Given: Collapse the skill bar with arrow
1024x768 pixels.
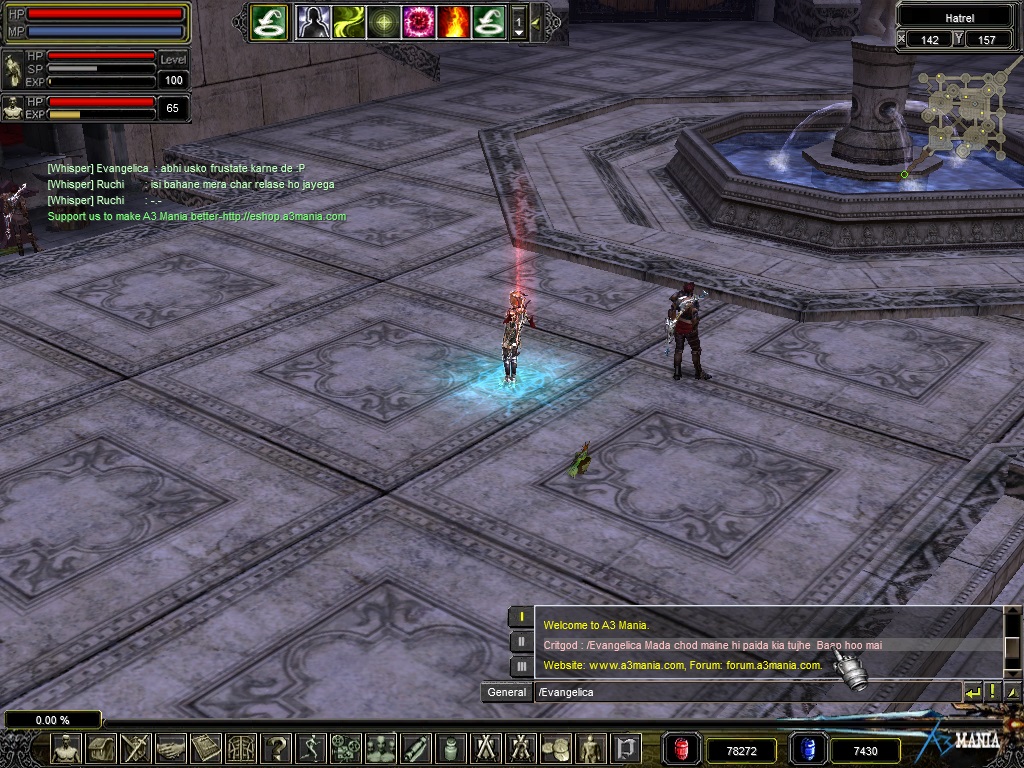Looking at the screenshot, I should point(536,21).
